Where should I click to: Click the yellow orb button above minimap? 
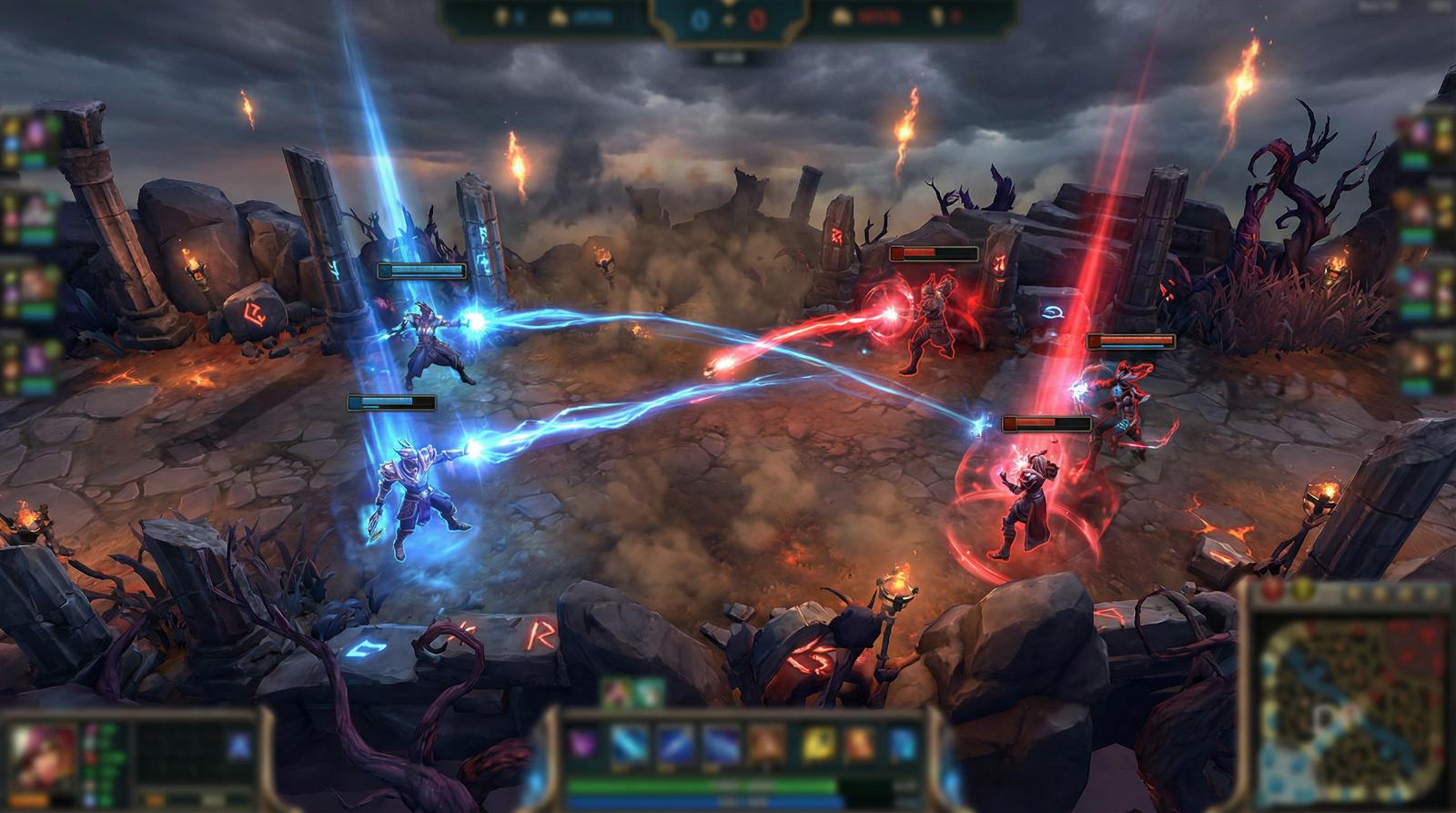pyautogui.click(x=1301, y=591)
